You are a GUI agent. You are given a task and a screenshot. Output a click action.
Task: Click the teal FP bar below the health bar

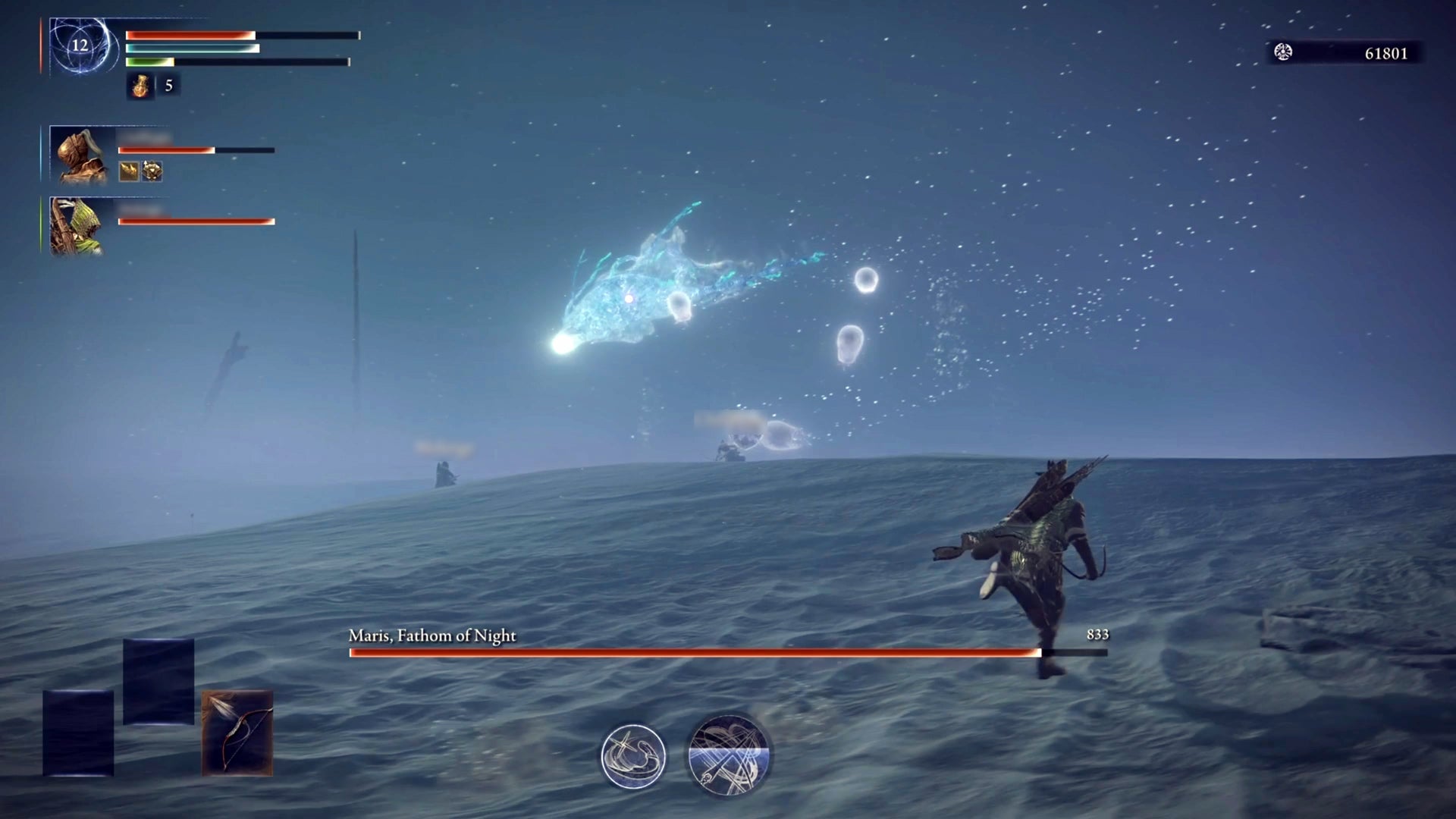coord(192,49)
